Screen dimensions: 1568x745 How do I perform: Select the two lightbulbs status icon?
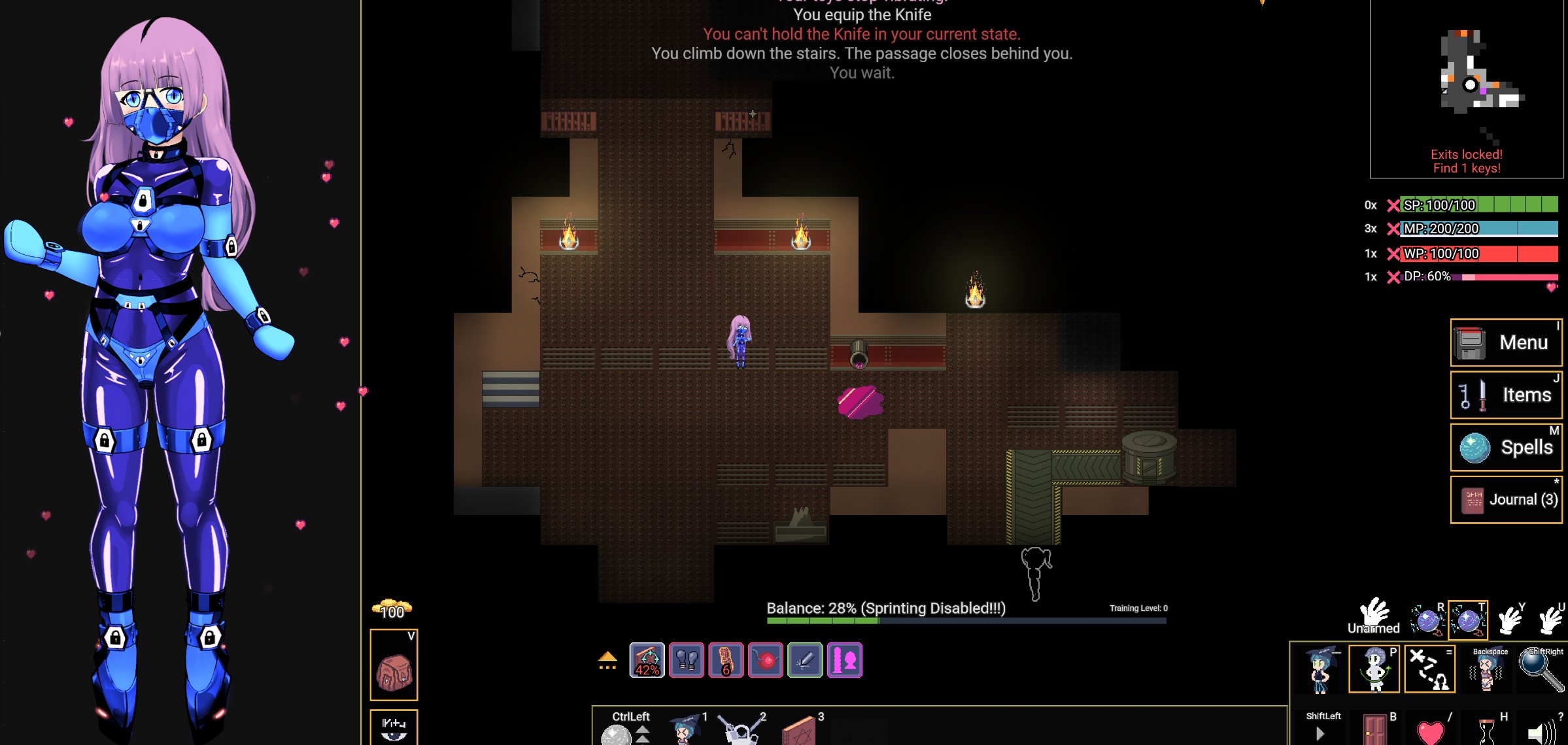(x=687, y=660)
